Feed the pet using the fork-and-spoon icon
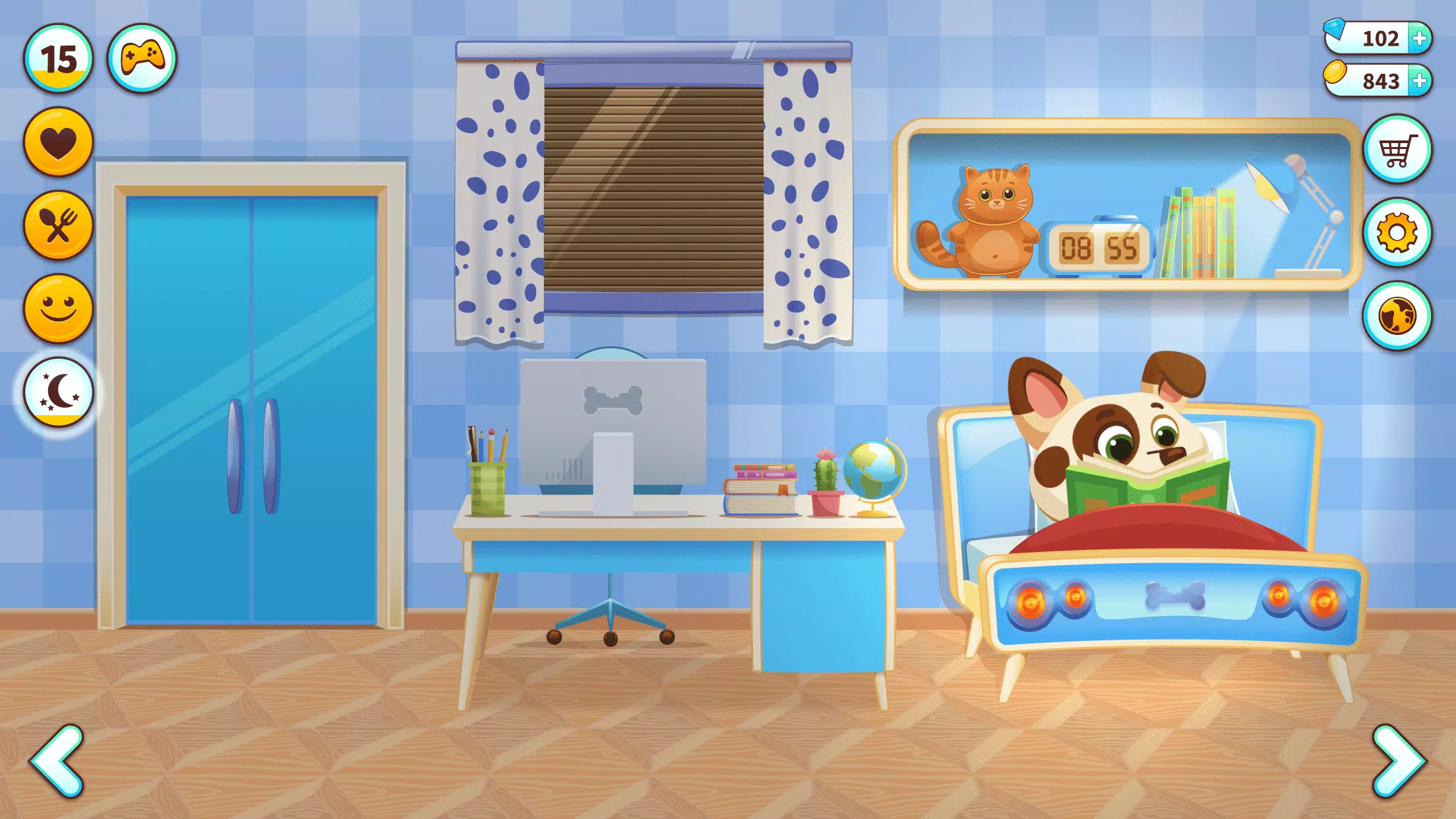The width and height of the screenshot is (1456, 819). (58, 224)
